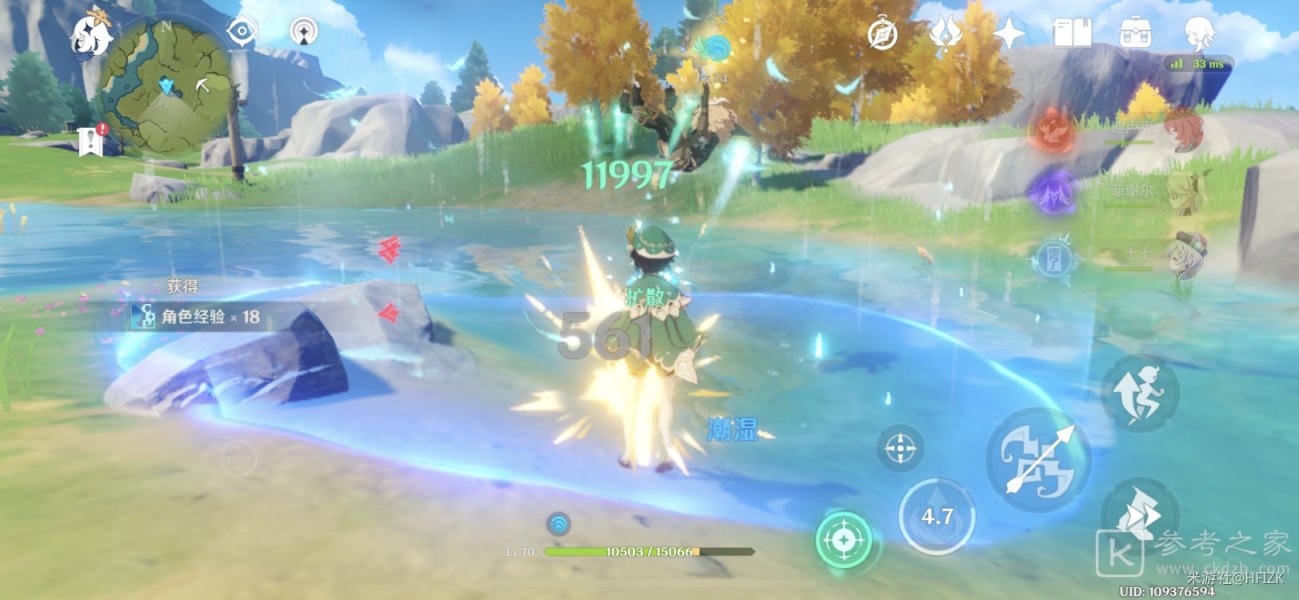
Task: Open the compass icon in the top bar
Action: pyautogui.click(x=882, y=34)
